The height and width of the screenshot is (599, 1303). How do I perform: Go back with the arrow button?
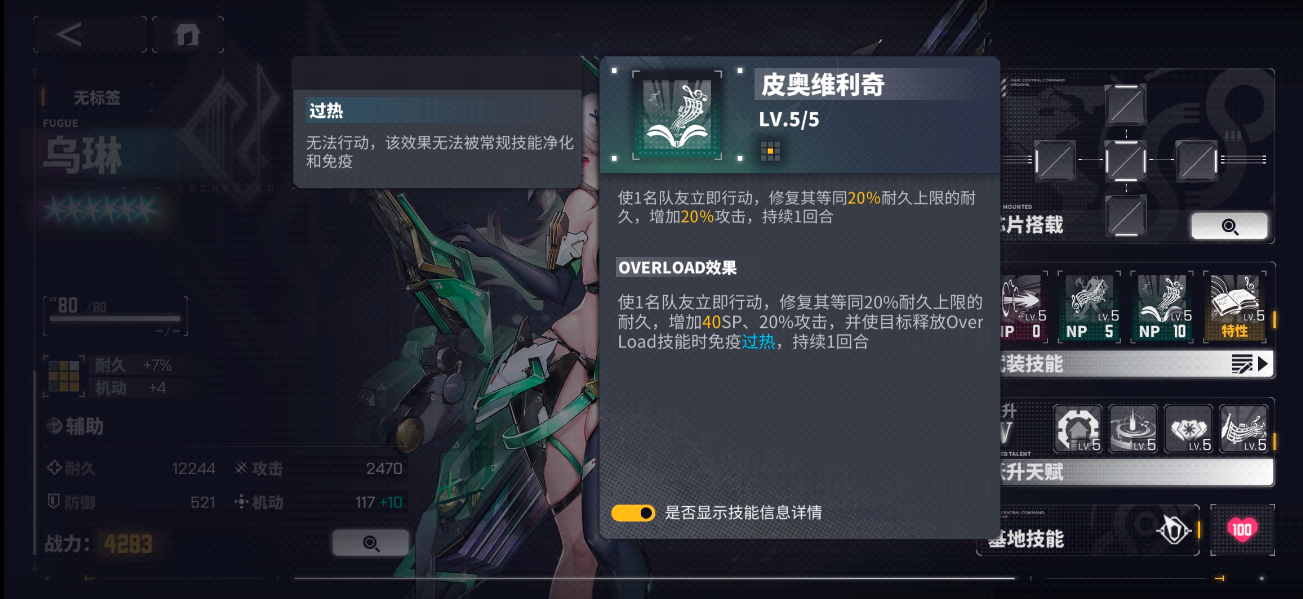click(70, 34)
